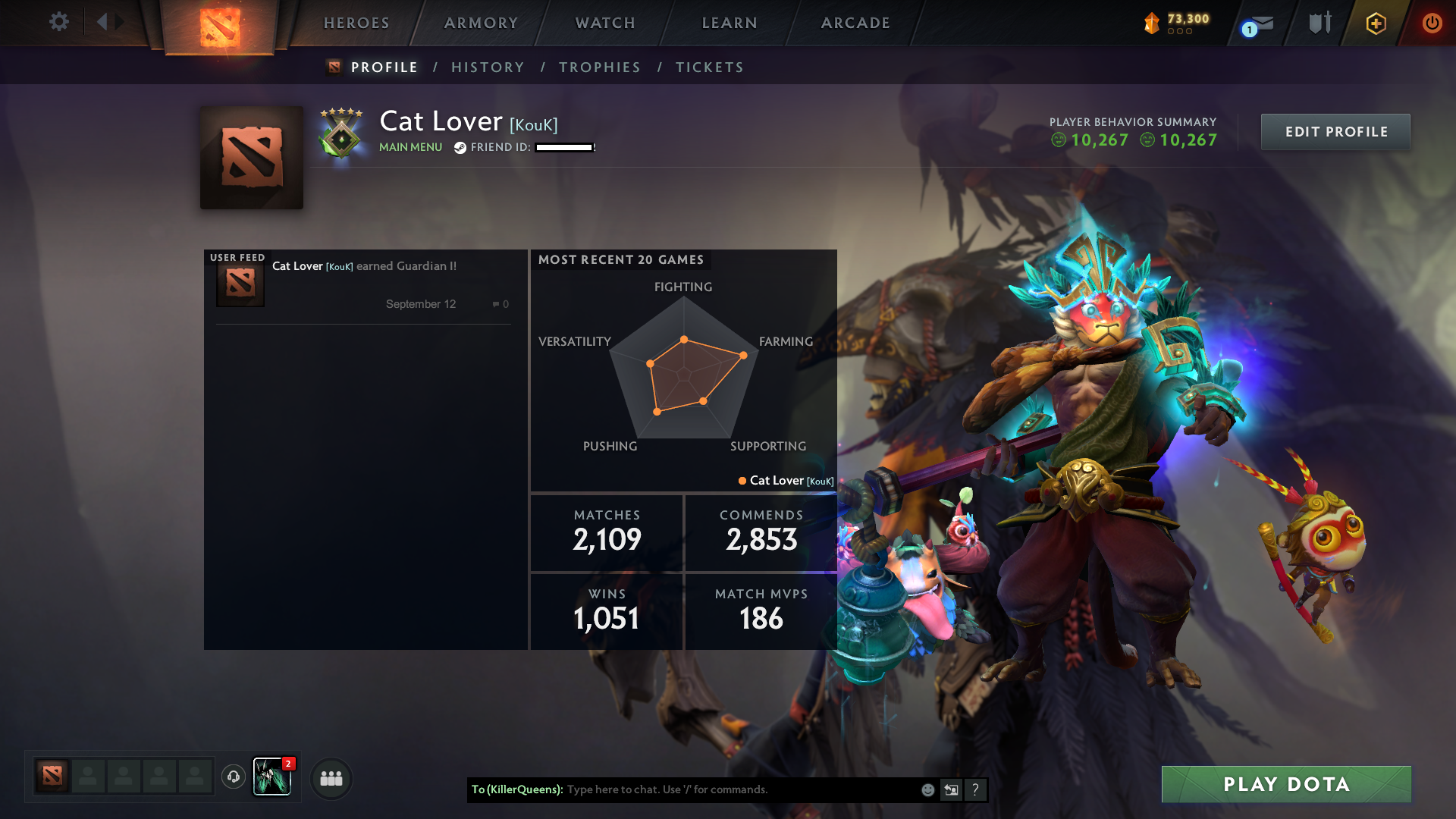The width and height of the screenshot is (1456, 819).
Task: Open the friends list with the group icon
Action: pyautogui.click(x=331, y=777)
